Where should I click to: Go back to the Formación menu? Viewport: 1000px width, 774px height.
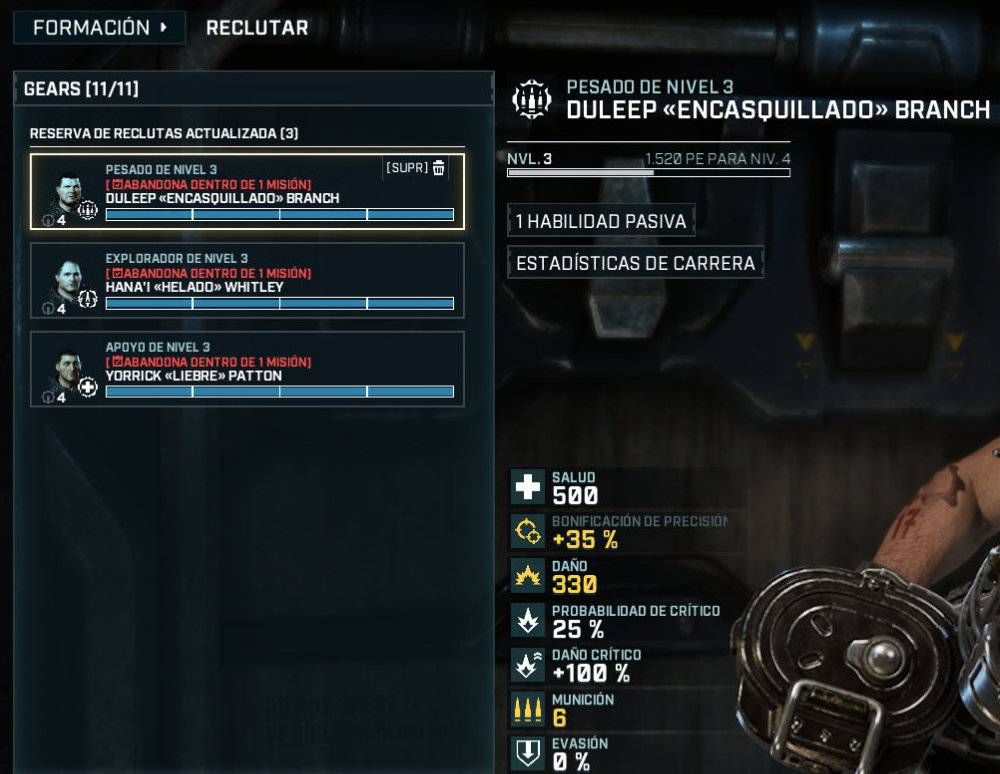[x=99, y=28]
